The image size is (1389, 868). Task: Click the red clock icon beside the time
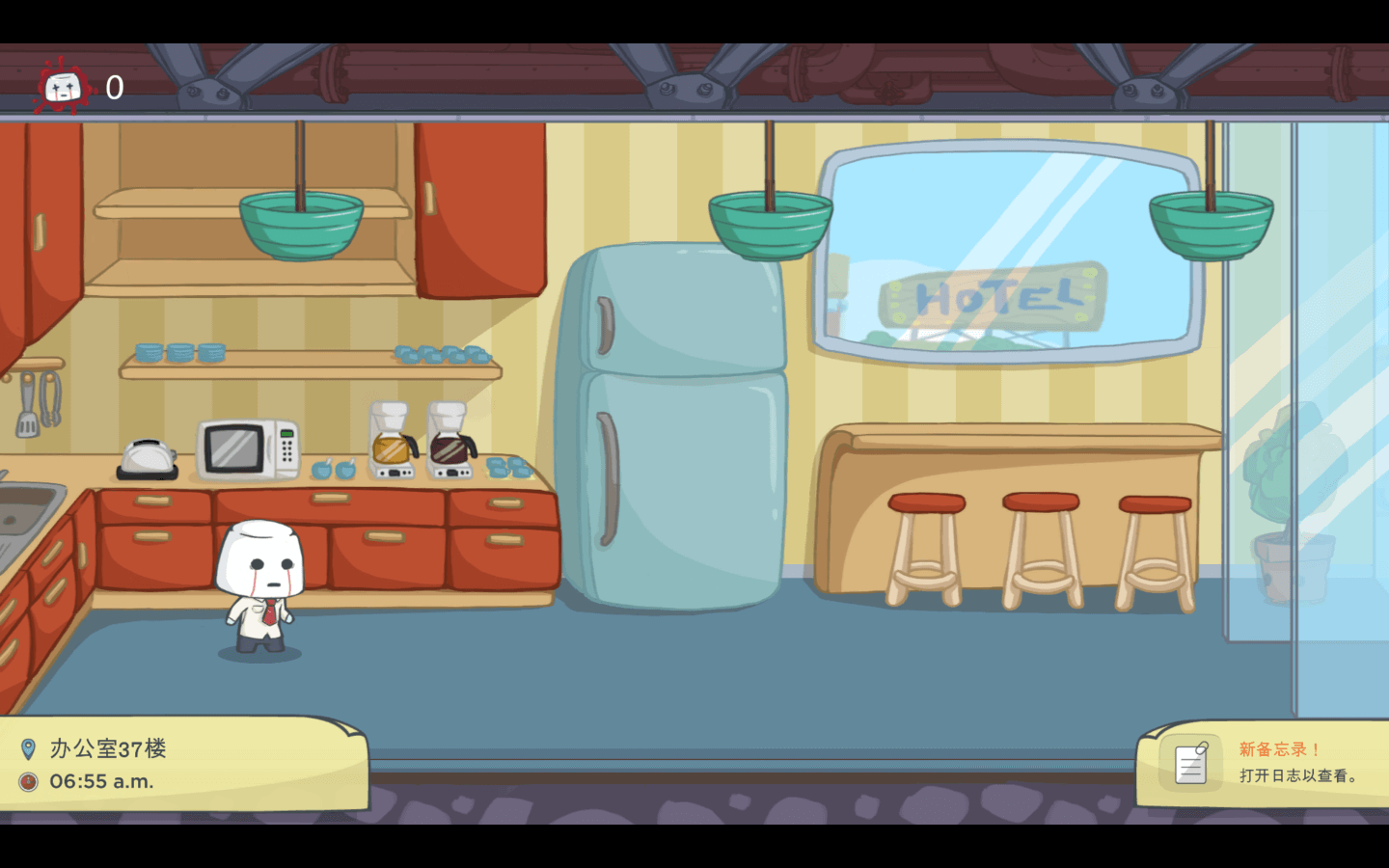point(30,781)
